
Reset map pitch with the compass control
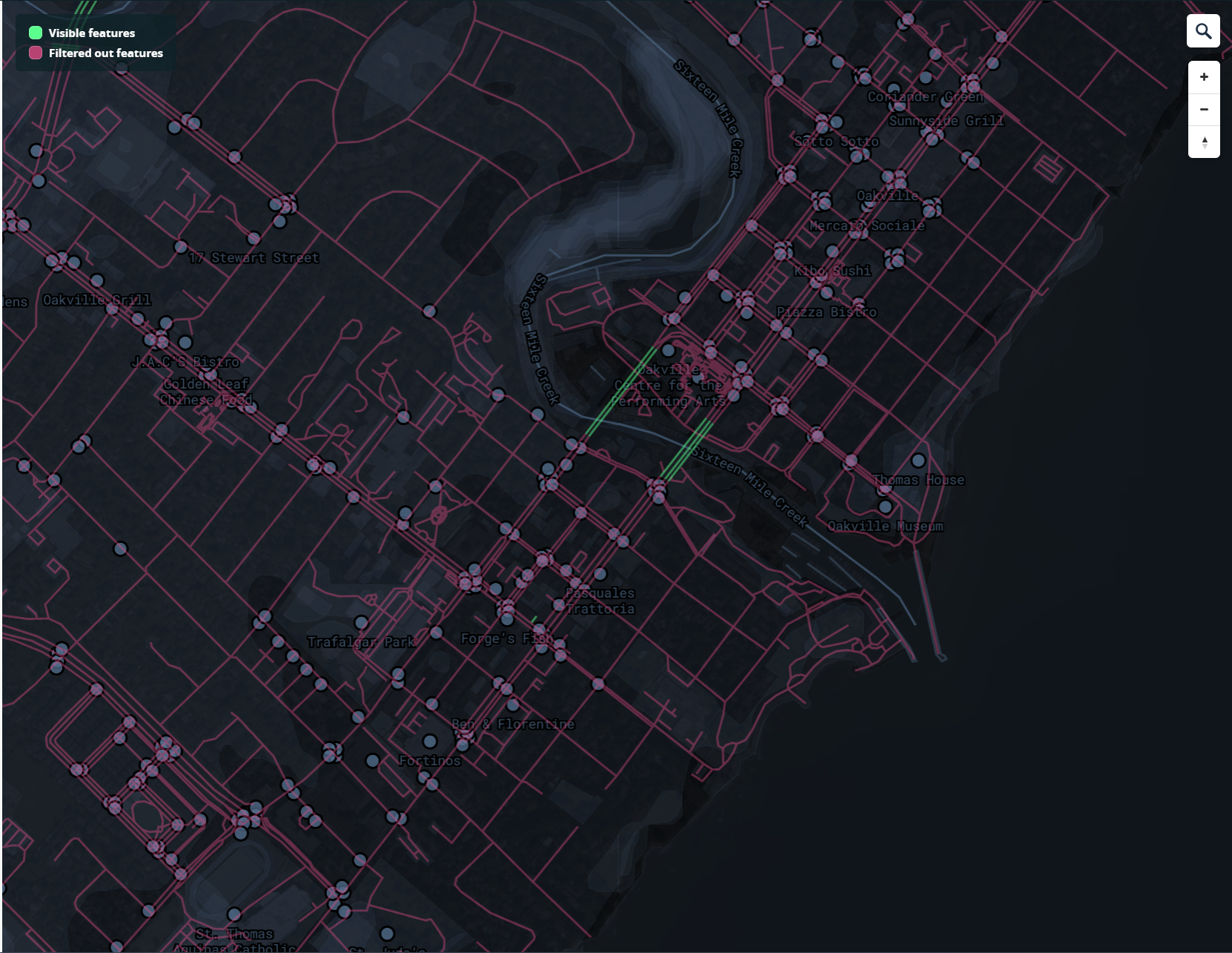pyautogui.click(x=1204, y=142)
